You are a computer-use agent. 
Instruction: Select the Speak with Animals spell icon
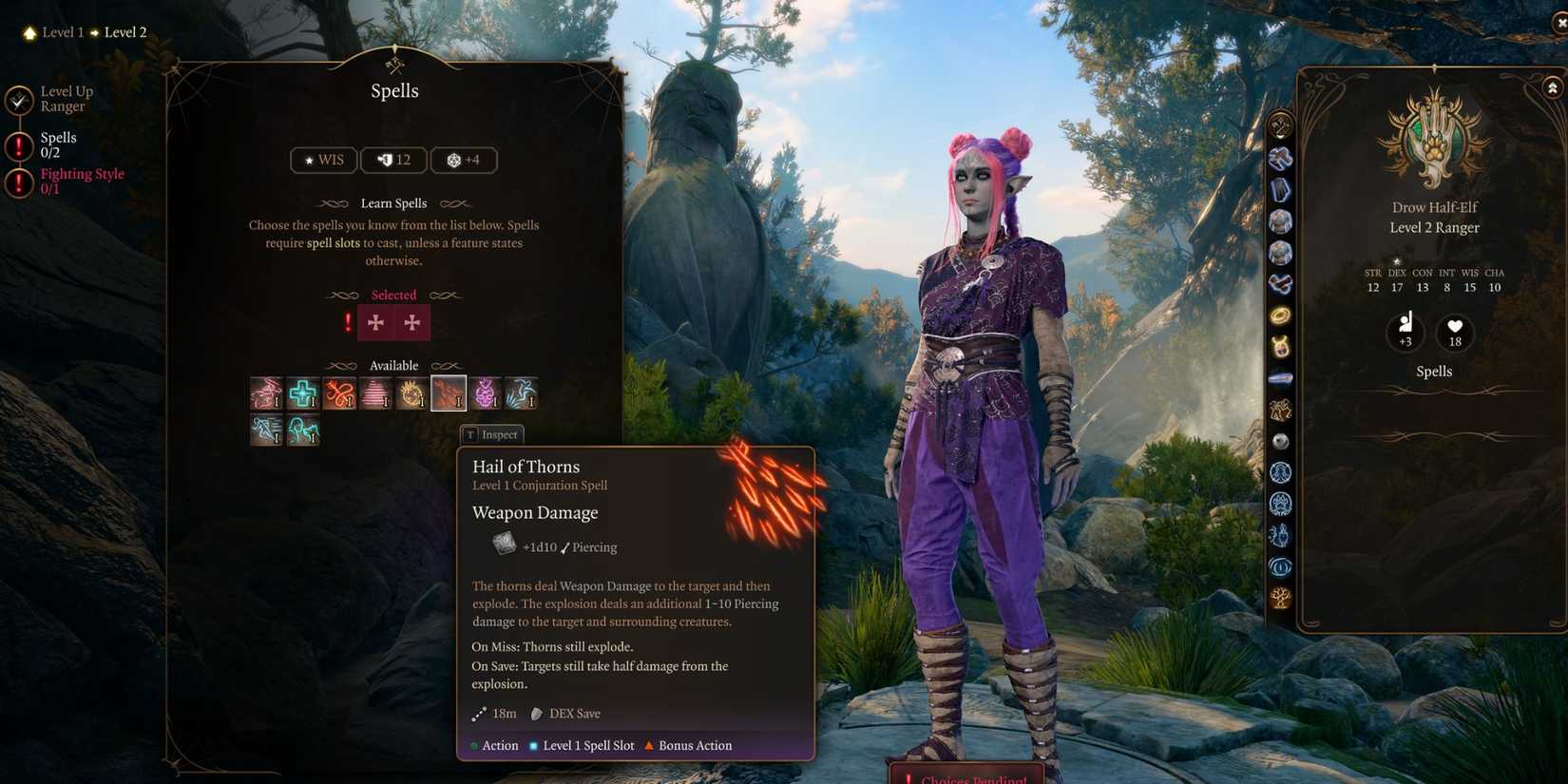pyautogui.click(x=302, y=430)
